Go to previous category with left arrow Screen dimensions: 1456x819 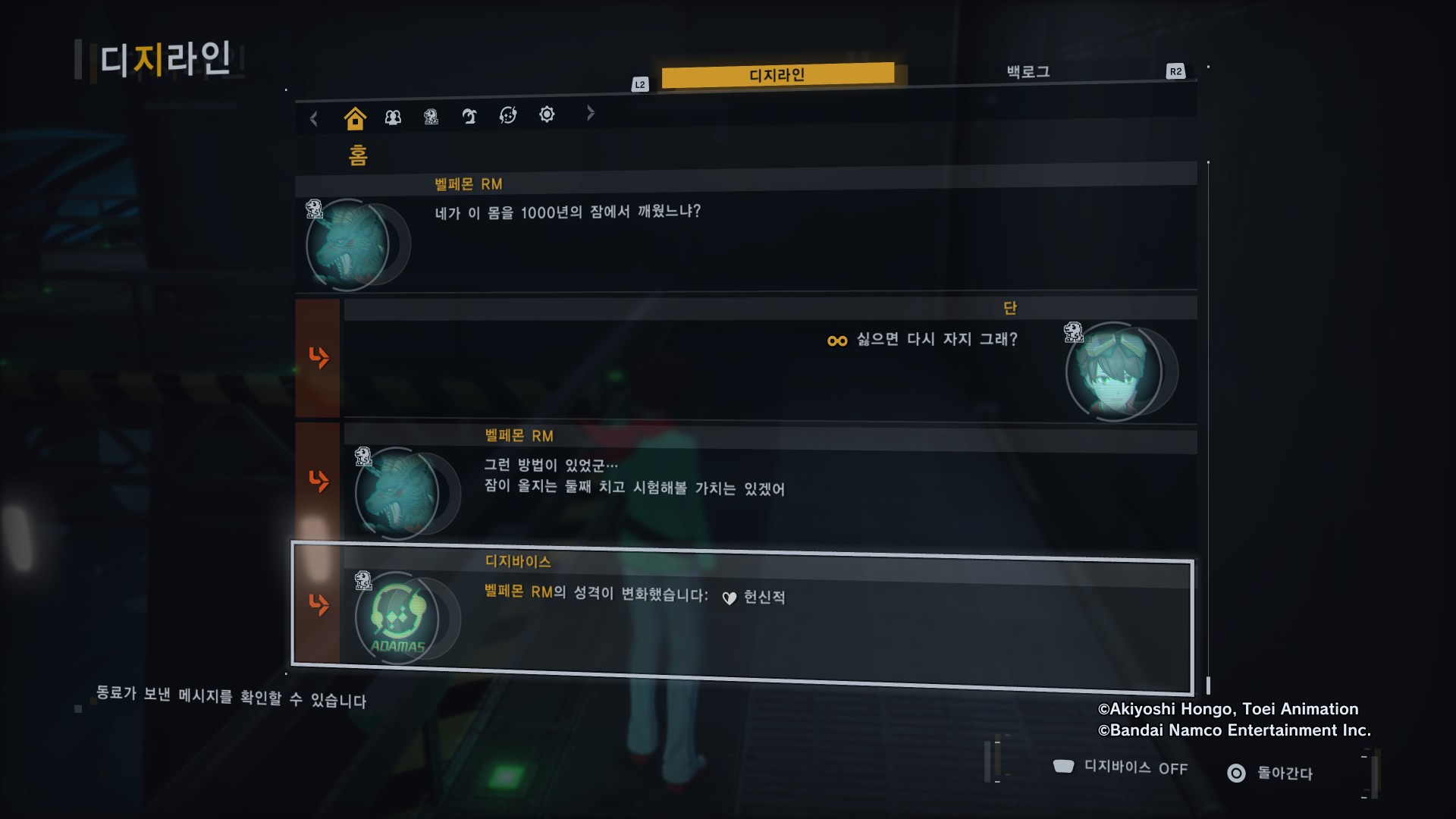[x=314, y=118]
